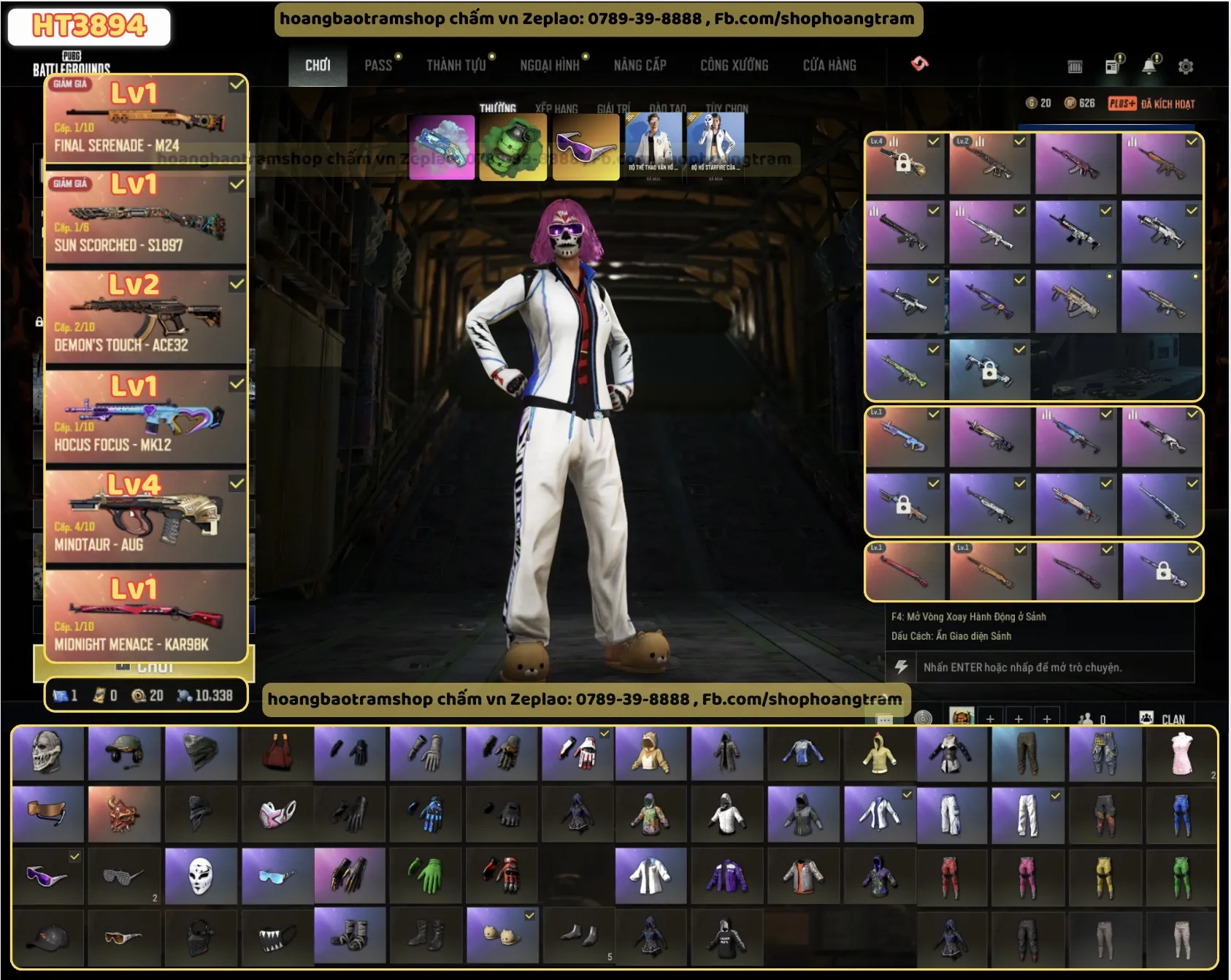The image size is (1231, 980).
Task: Open the THÀNH TỰU menu
Action: click(456, 66)
